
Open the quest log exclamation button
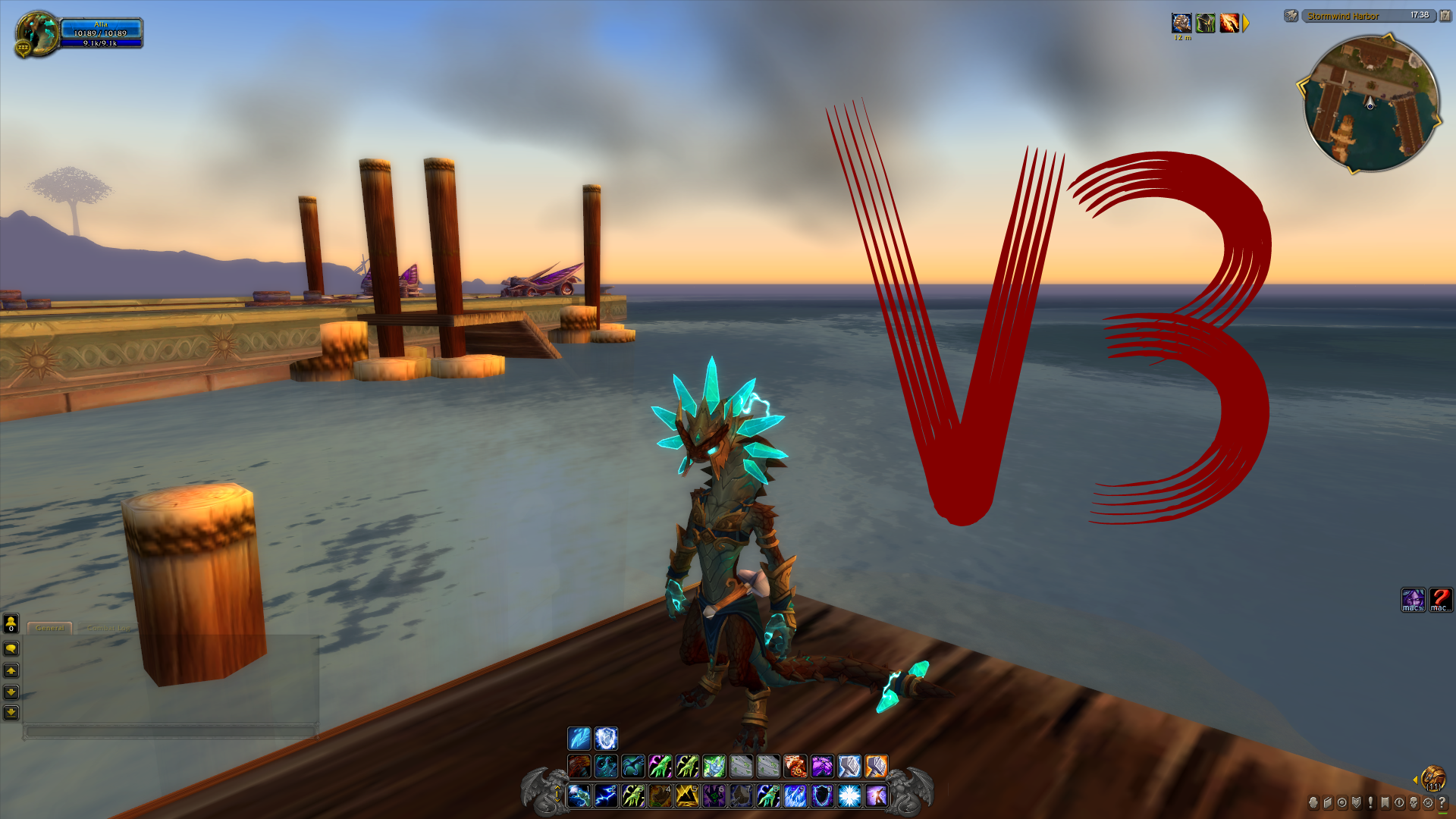(1370, 802)
